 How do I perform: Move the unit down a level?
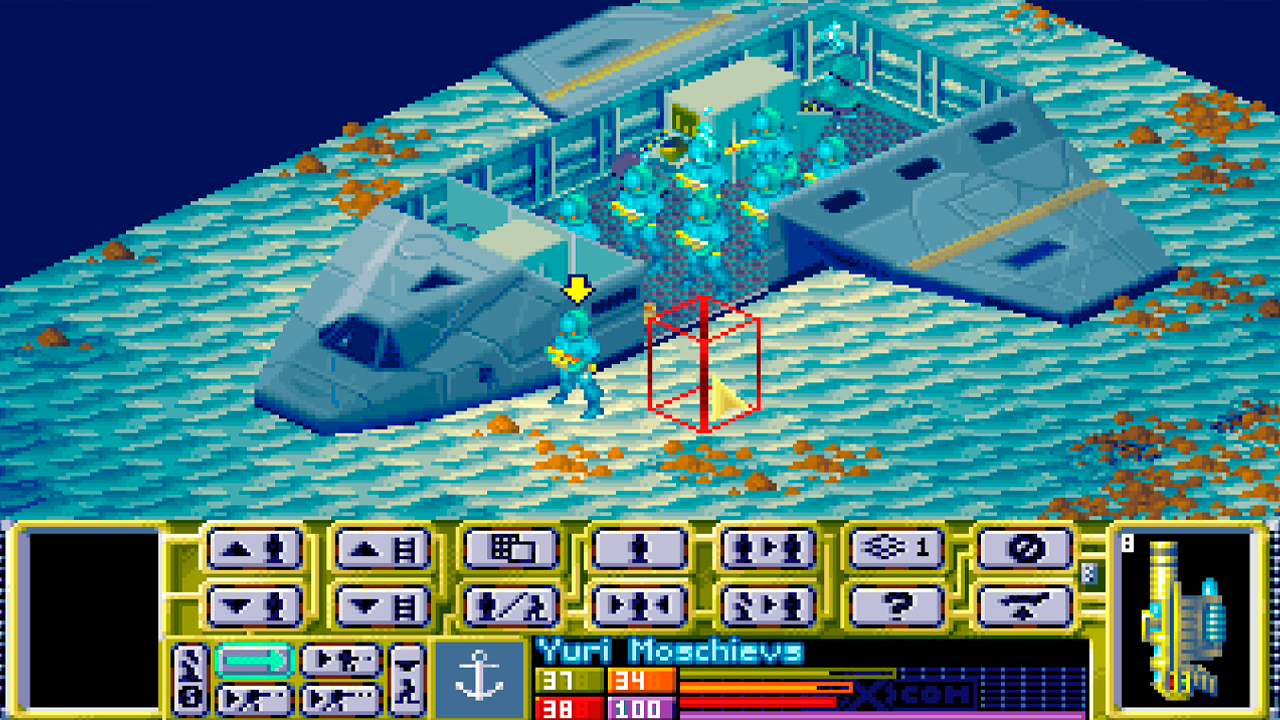coord(253,605)
